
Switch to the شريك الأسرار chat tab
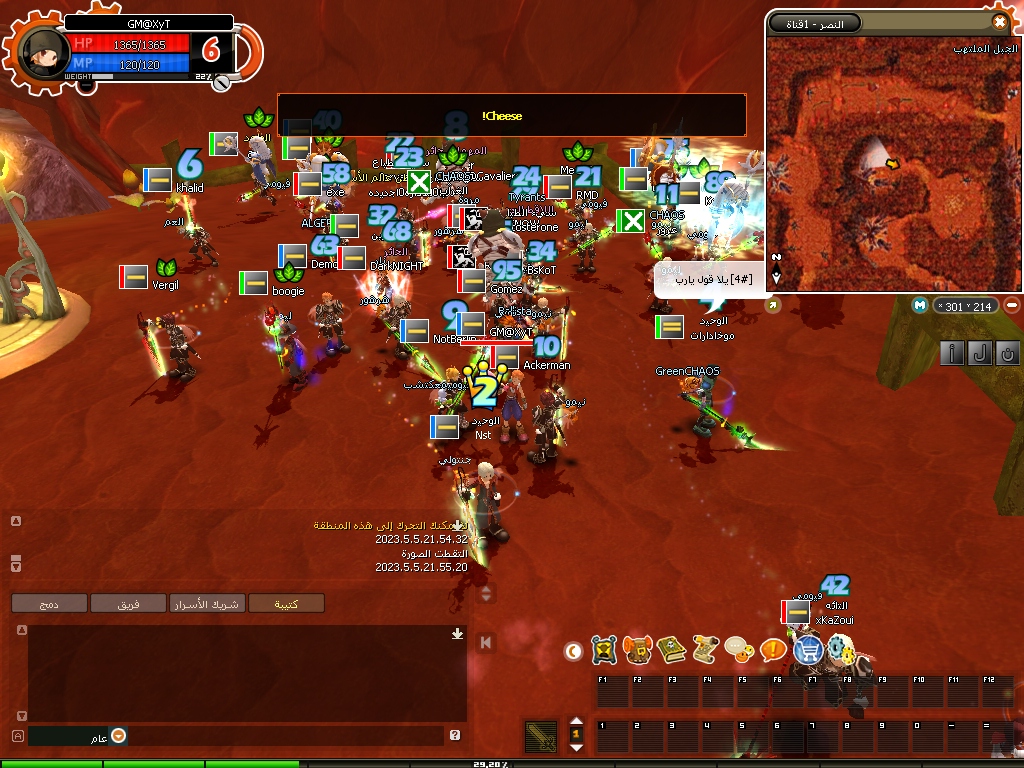[x=207, y=603]
